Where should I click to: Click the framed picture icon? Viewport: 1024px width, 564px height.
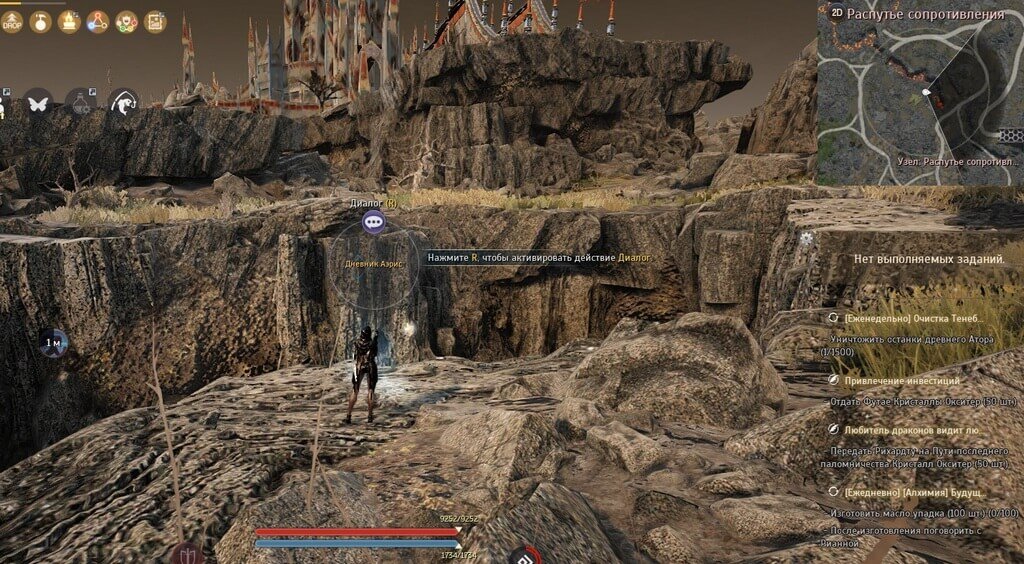155,21
